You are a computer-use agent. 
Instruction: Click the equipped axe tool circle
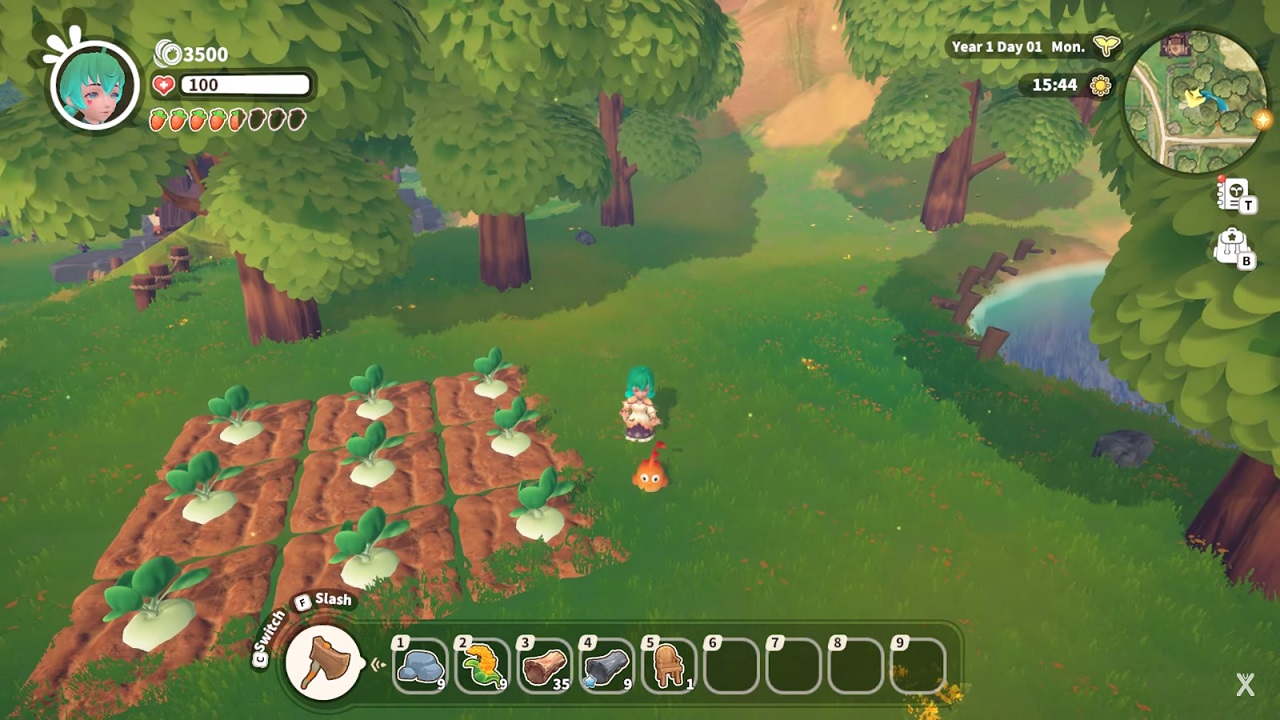click(324, 662)
